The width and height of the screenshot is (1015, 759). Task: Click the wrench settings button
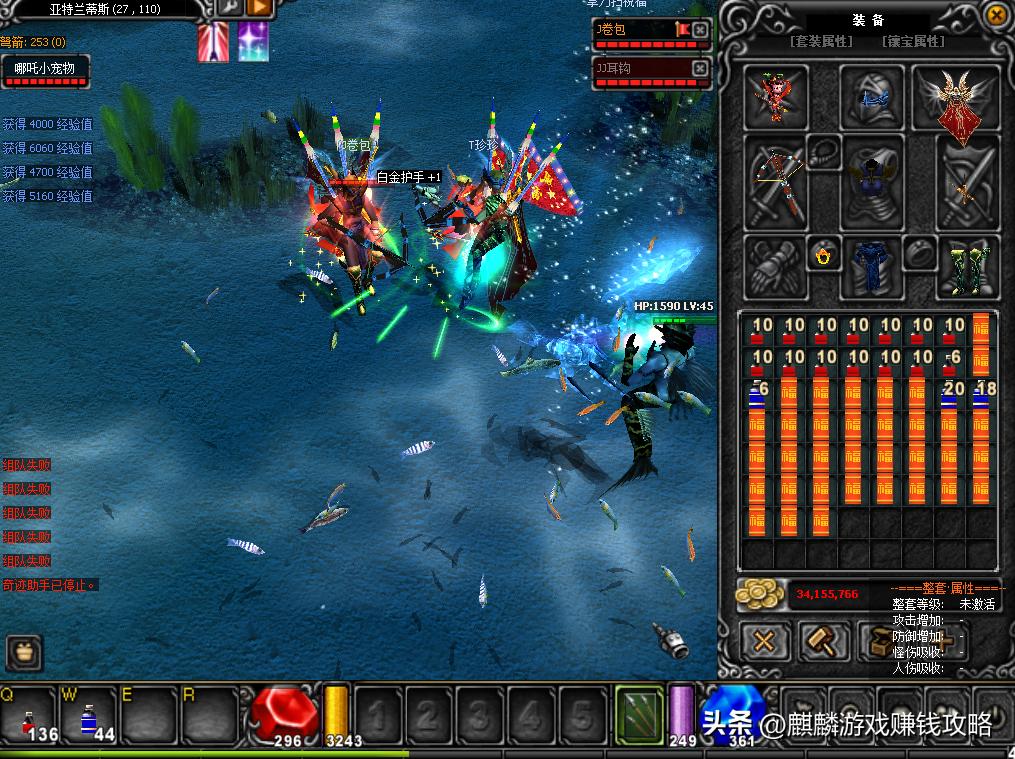[x=230, y=9]
